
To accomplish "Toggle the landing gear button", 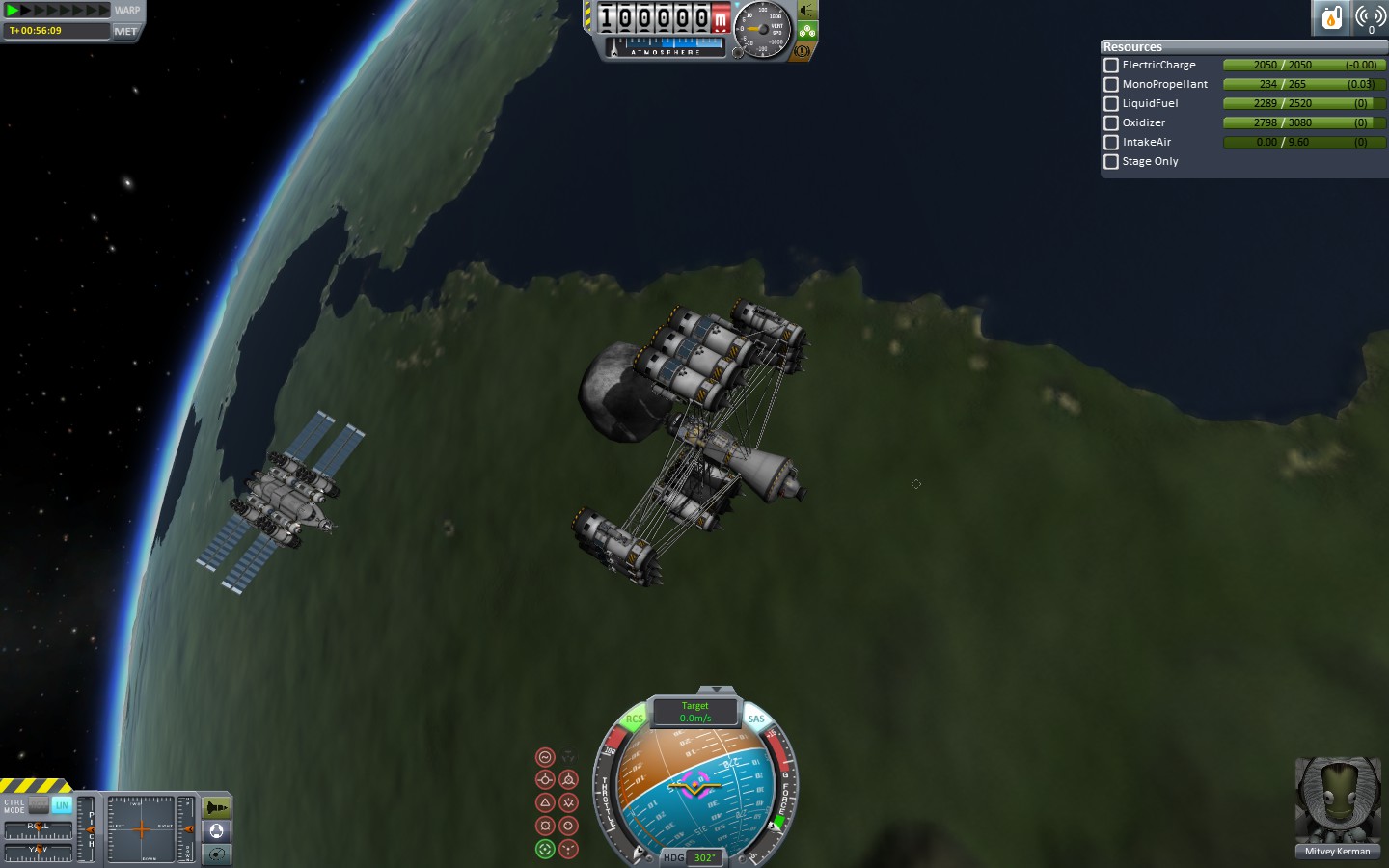I will pyautogui.click(x=806, y=31).
